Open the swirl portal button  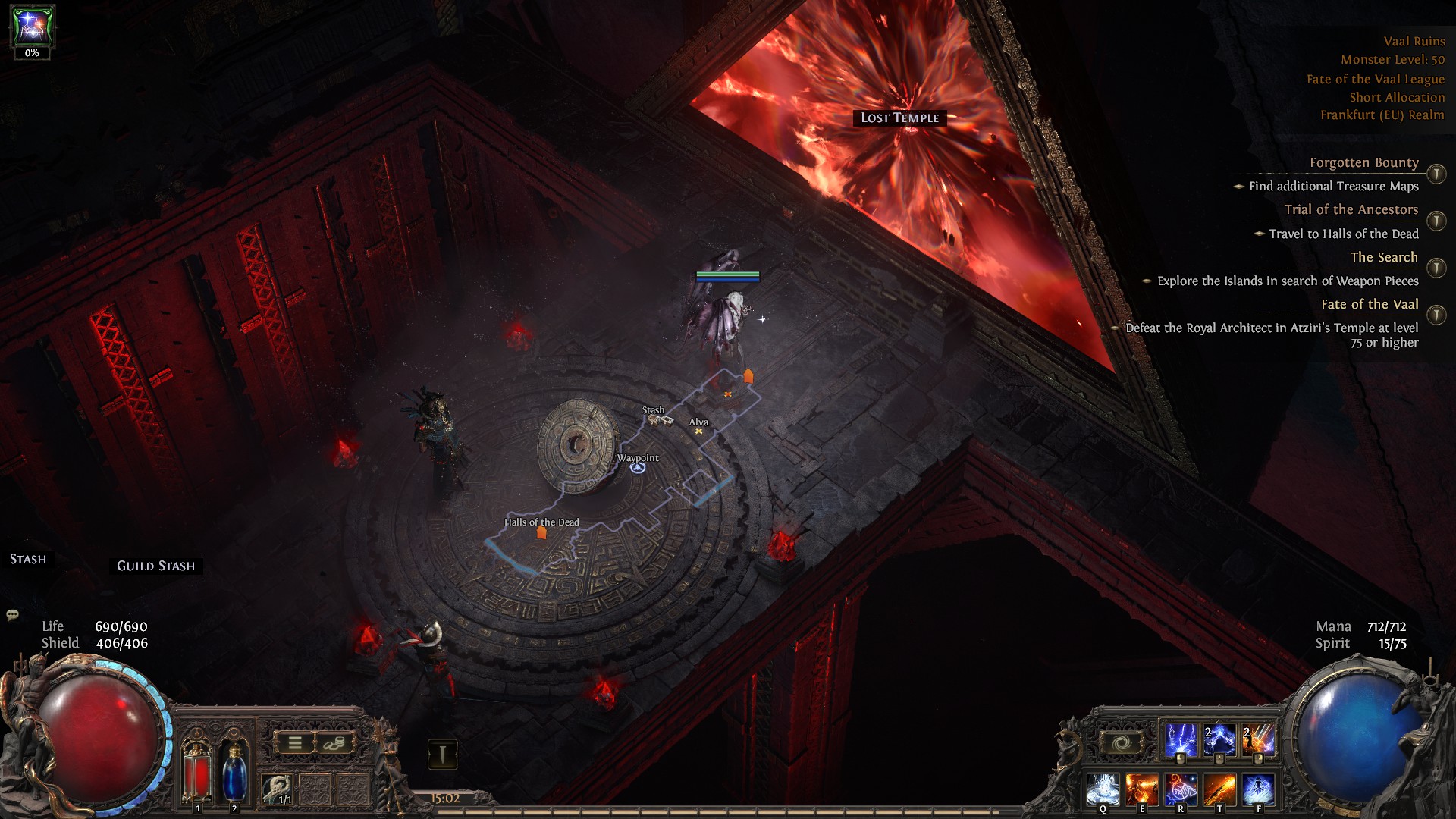tap(1122, 743)
